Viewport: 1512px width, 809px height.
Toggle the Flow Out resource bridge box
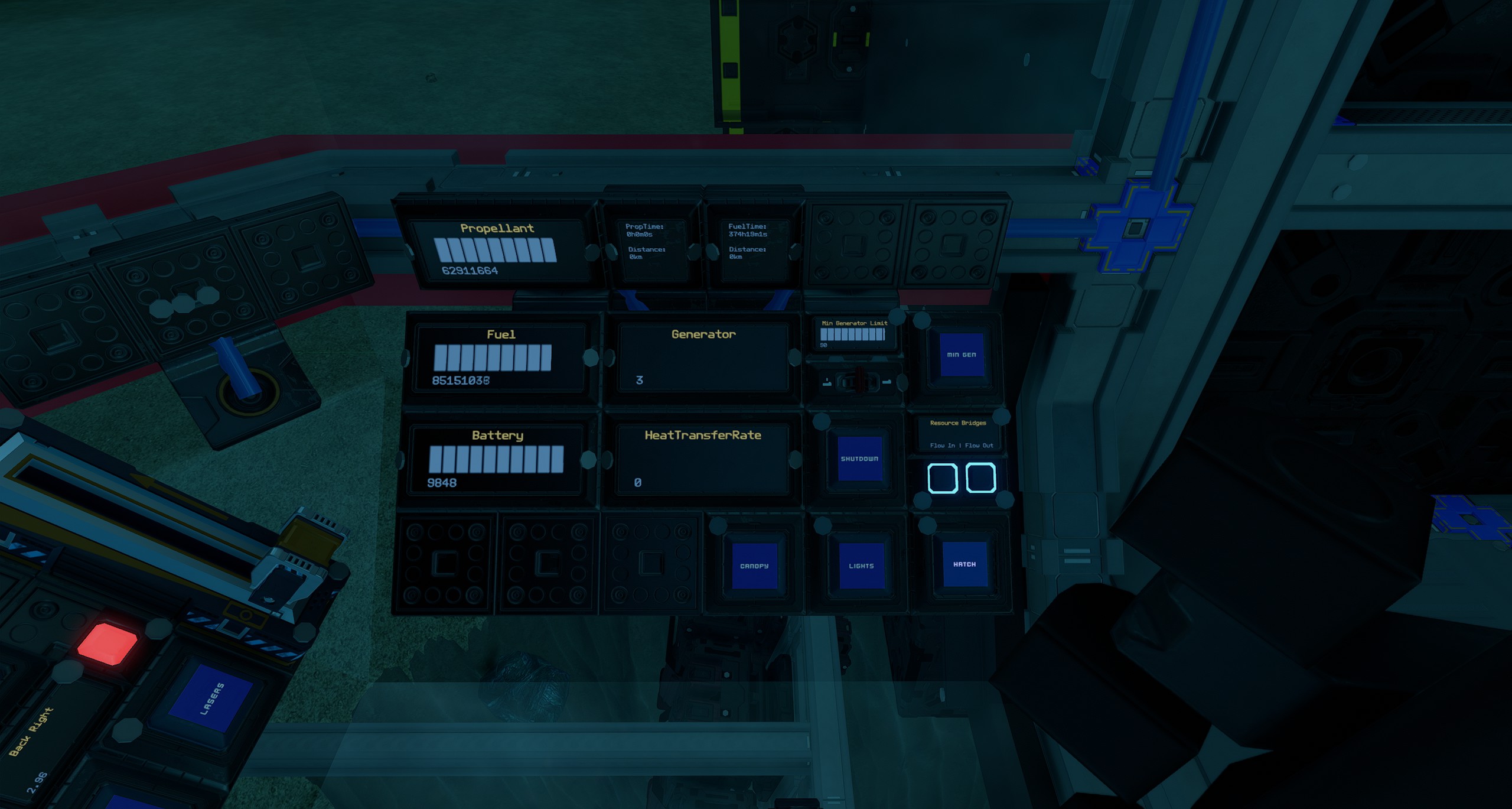[980, 477]
